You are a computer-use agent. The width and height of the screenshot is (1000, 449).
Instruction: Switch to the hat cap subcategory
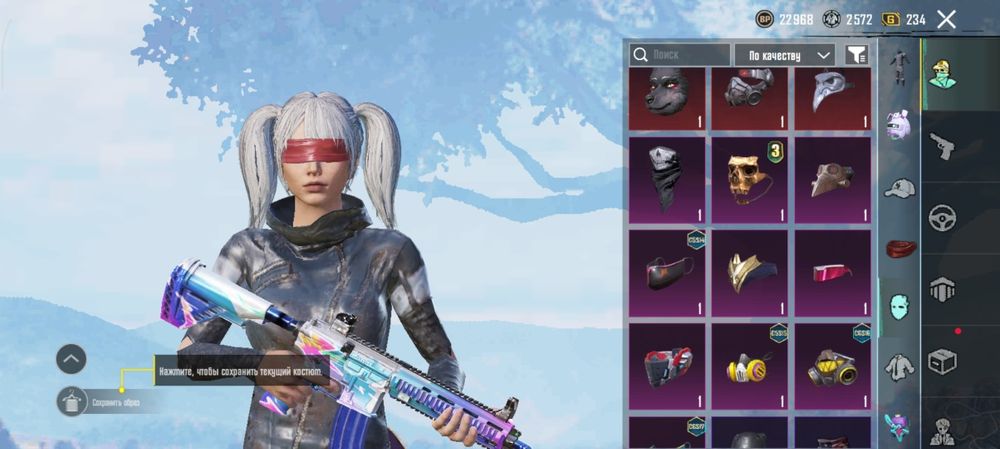click(x=899, y=189)
